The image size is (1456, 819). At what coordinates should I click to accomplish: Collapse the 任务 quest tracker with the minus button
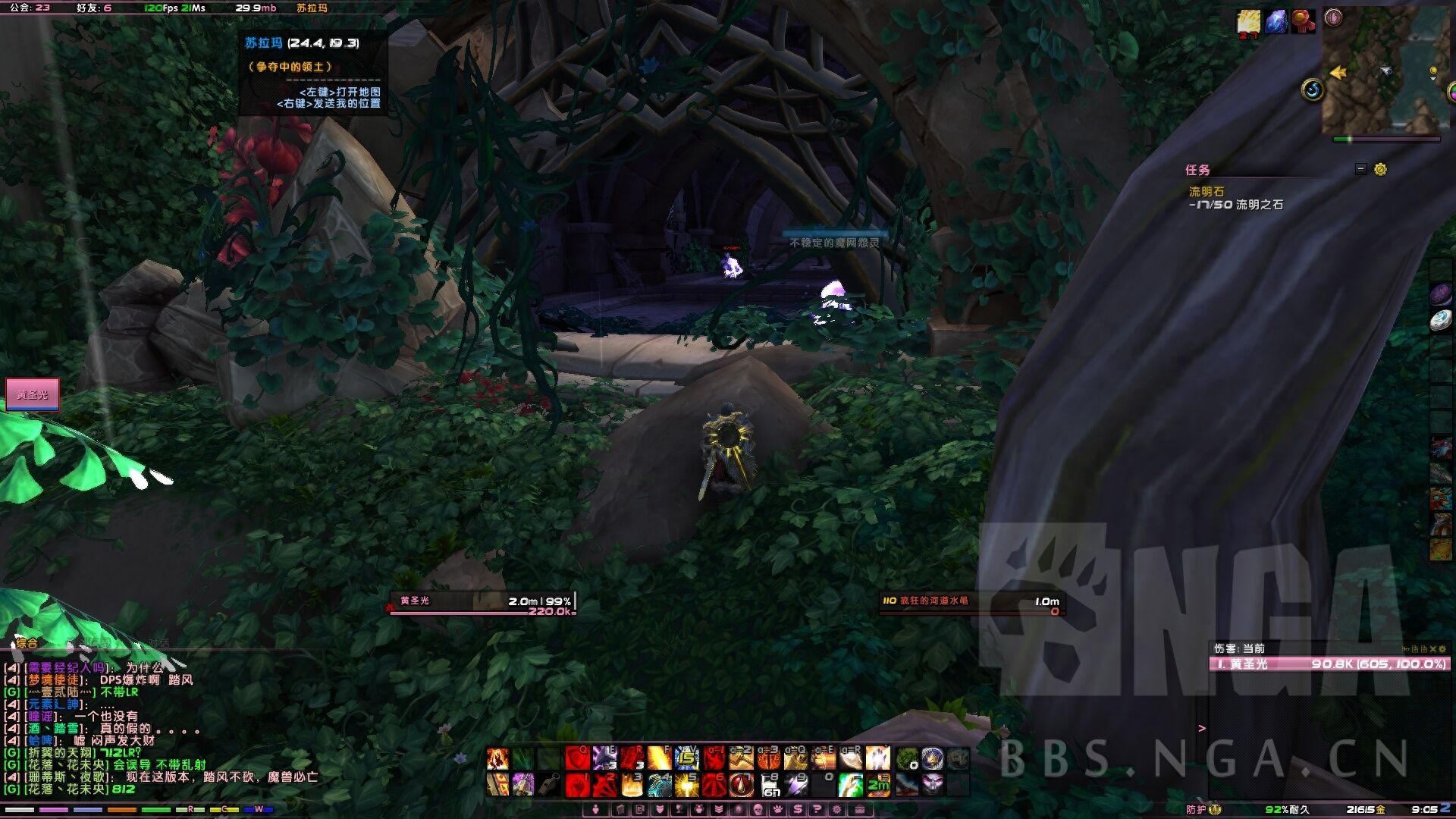(1360, 169)
